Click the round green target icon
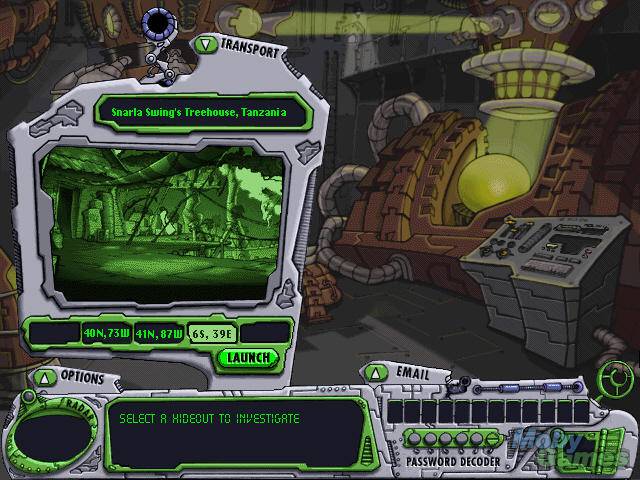 point(614,378)
